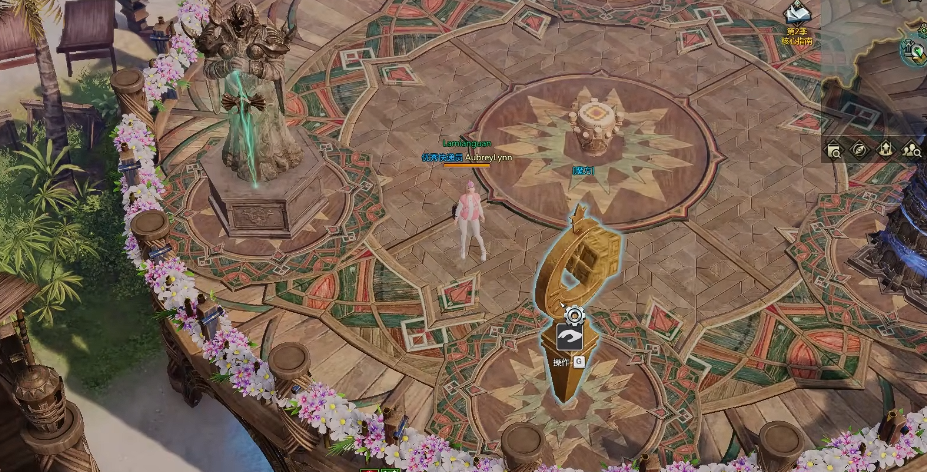Select the upward arrow minimap button

click(885, 150)
